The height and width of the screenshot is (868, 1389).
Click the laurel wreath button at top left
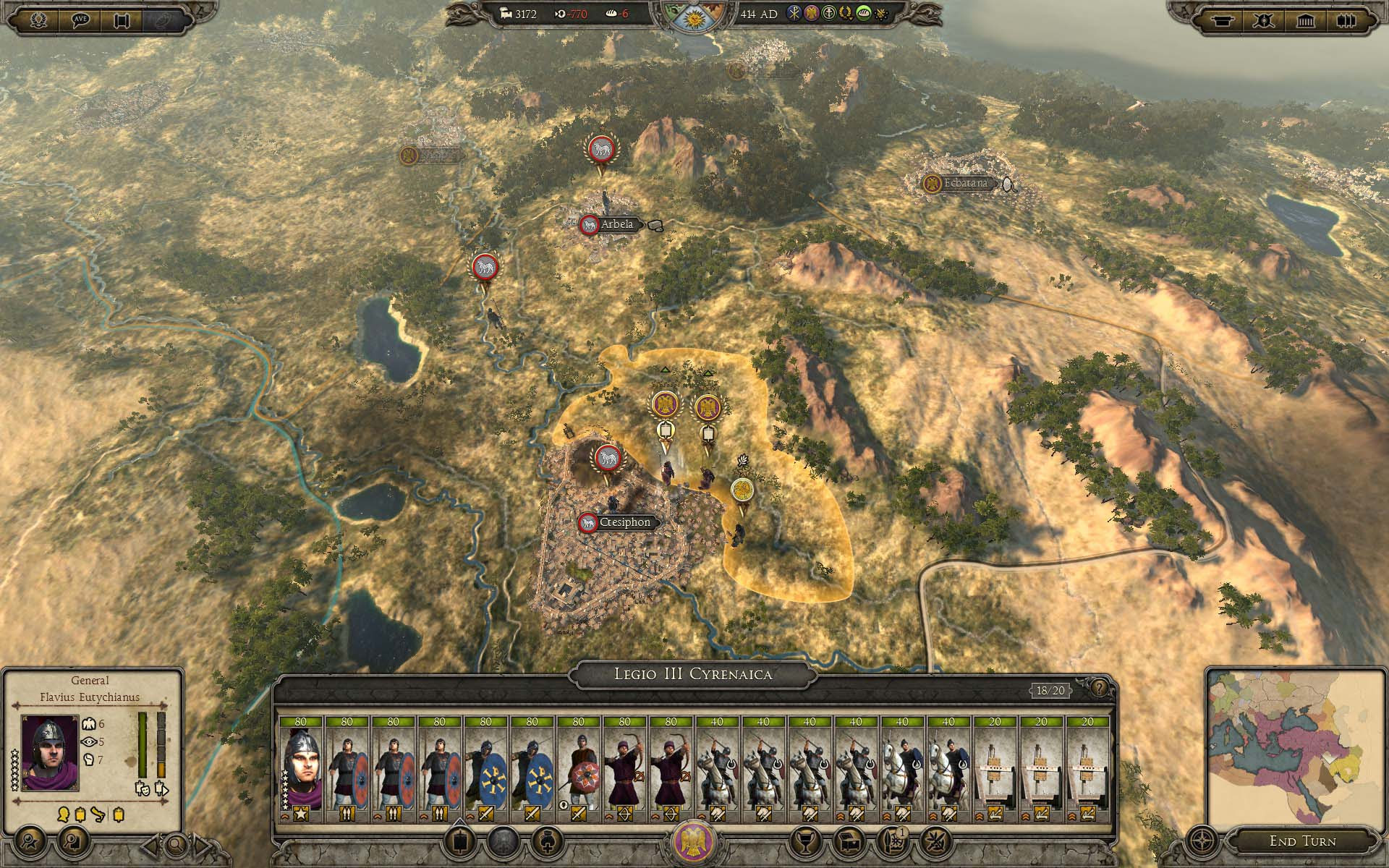[x=38, y=20]
